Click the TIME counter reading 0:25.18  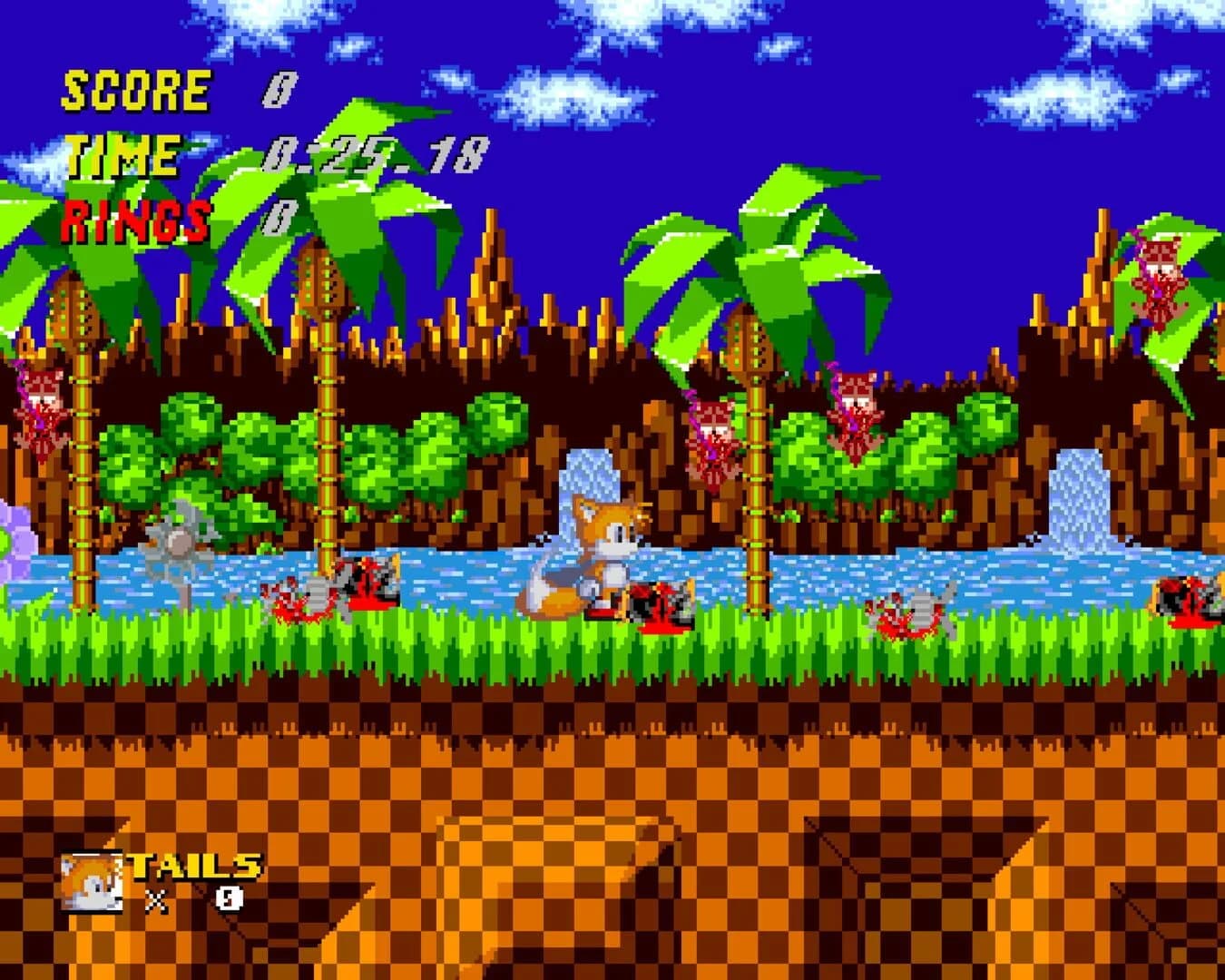tap(377, 156)
